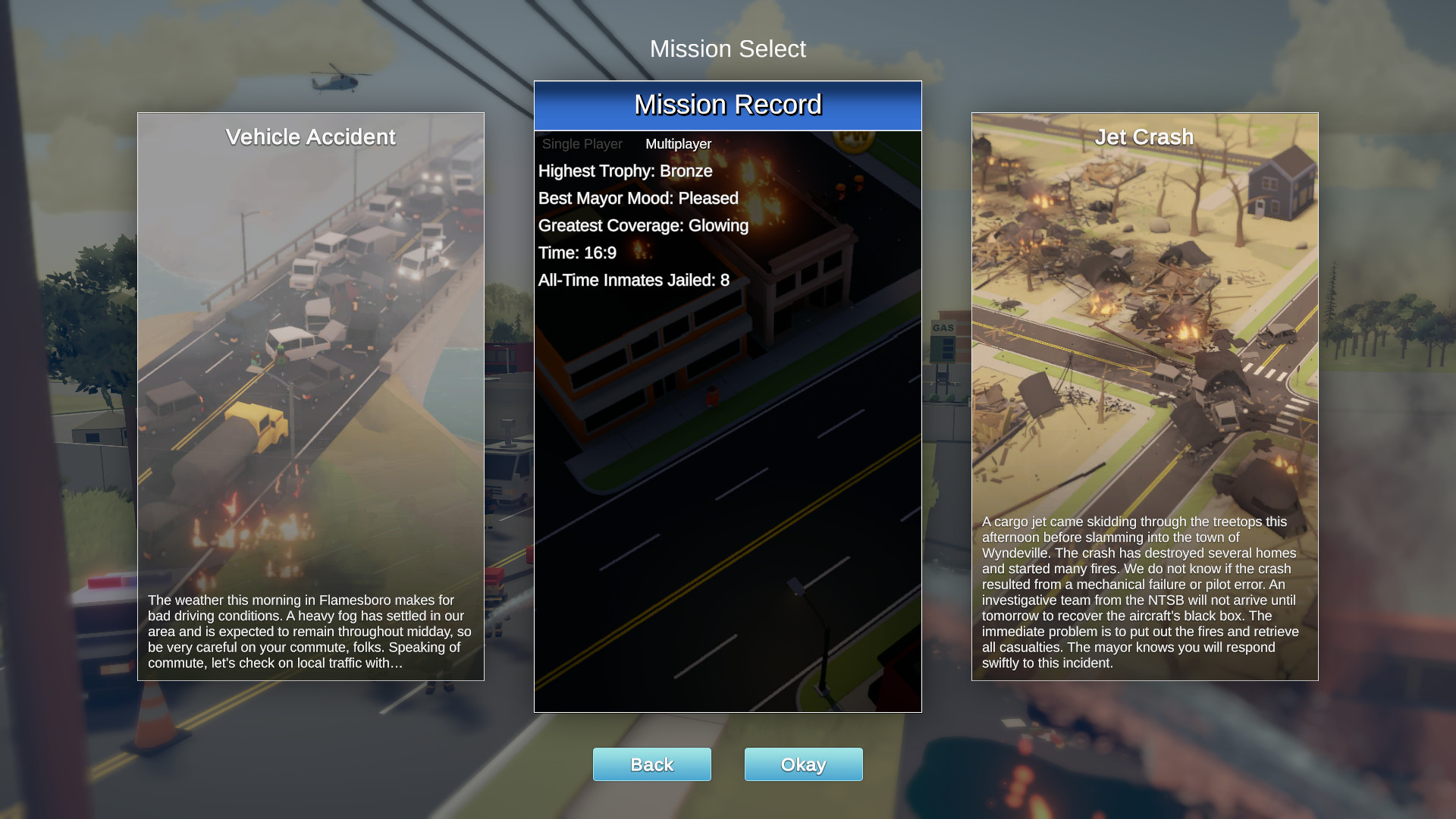Image resolution: width=1456 pixels, height=819 pixels.
Task: Switch to the Multiplayer tab
Action: coord(677,143)
